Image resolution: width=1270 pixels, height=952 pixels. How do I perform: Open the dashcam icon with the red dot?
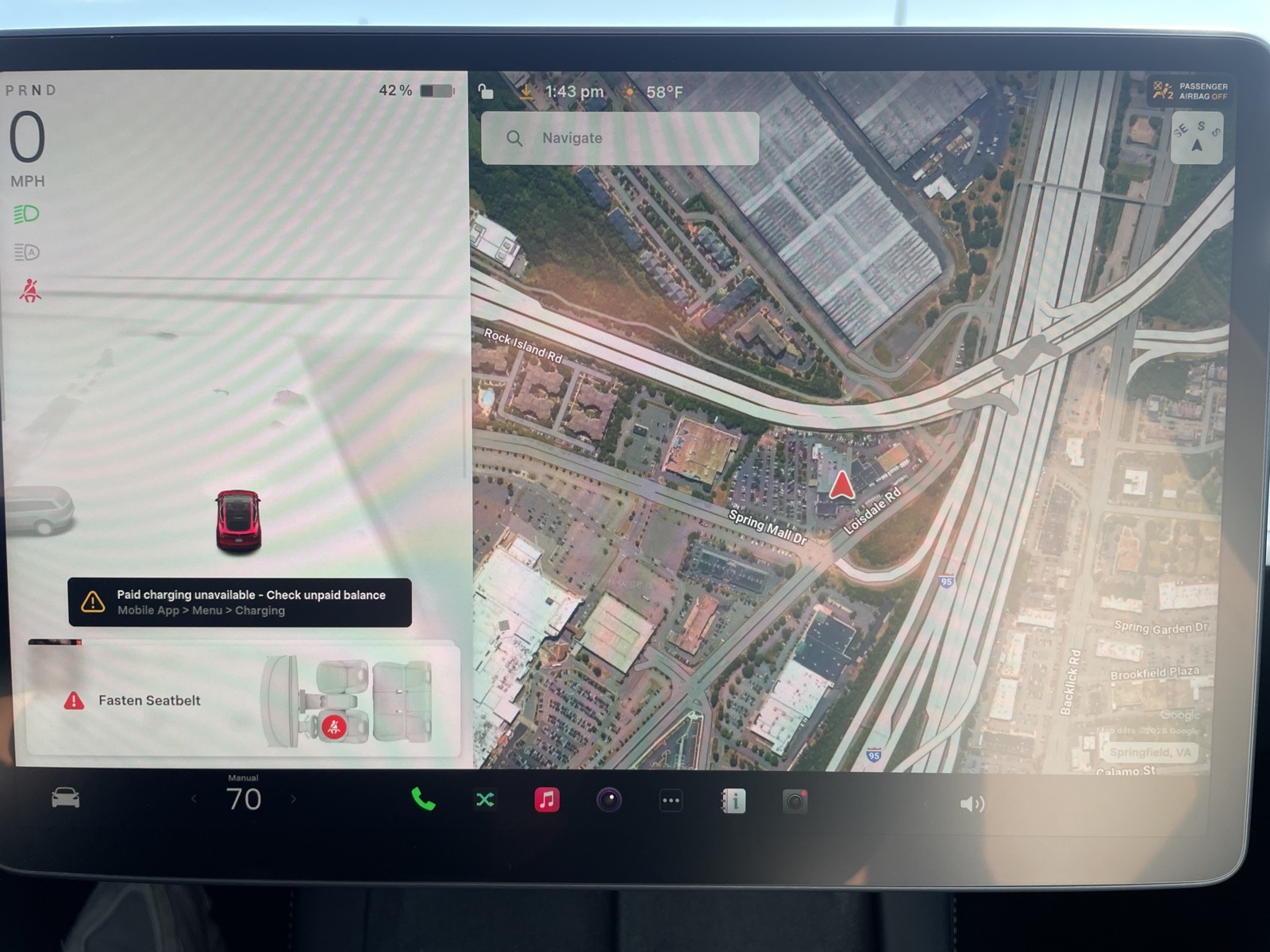pos(795,801)
